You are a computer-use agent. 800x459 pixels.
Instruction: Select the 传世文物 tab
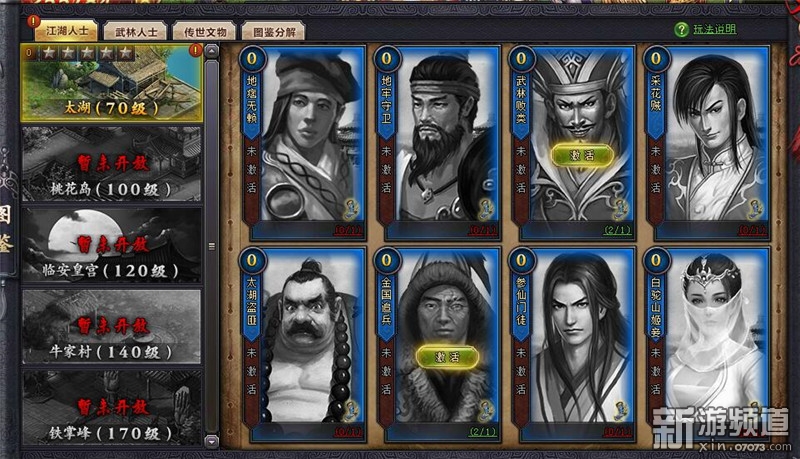(x=203, y=31)
